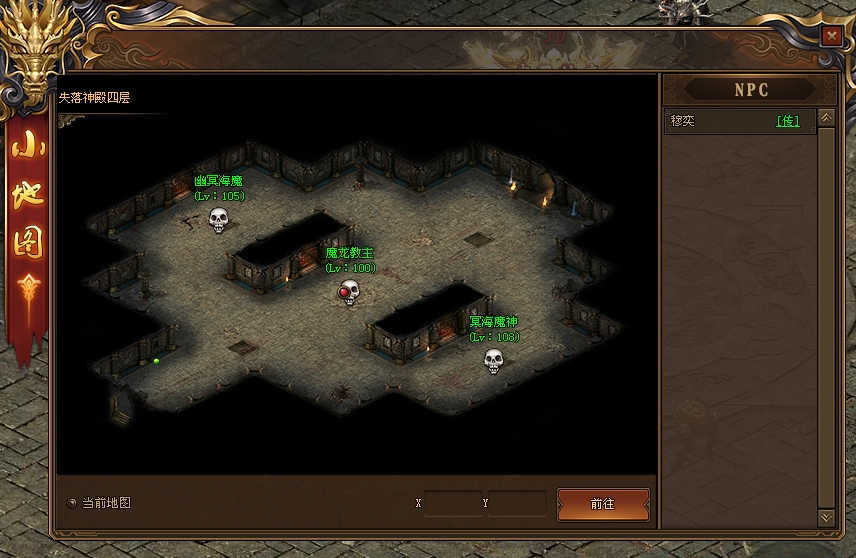Viewport: 856px width, 558px height.
Task: Focus the Y coordinate input field
Action: 516,503
